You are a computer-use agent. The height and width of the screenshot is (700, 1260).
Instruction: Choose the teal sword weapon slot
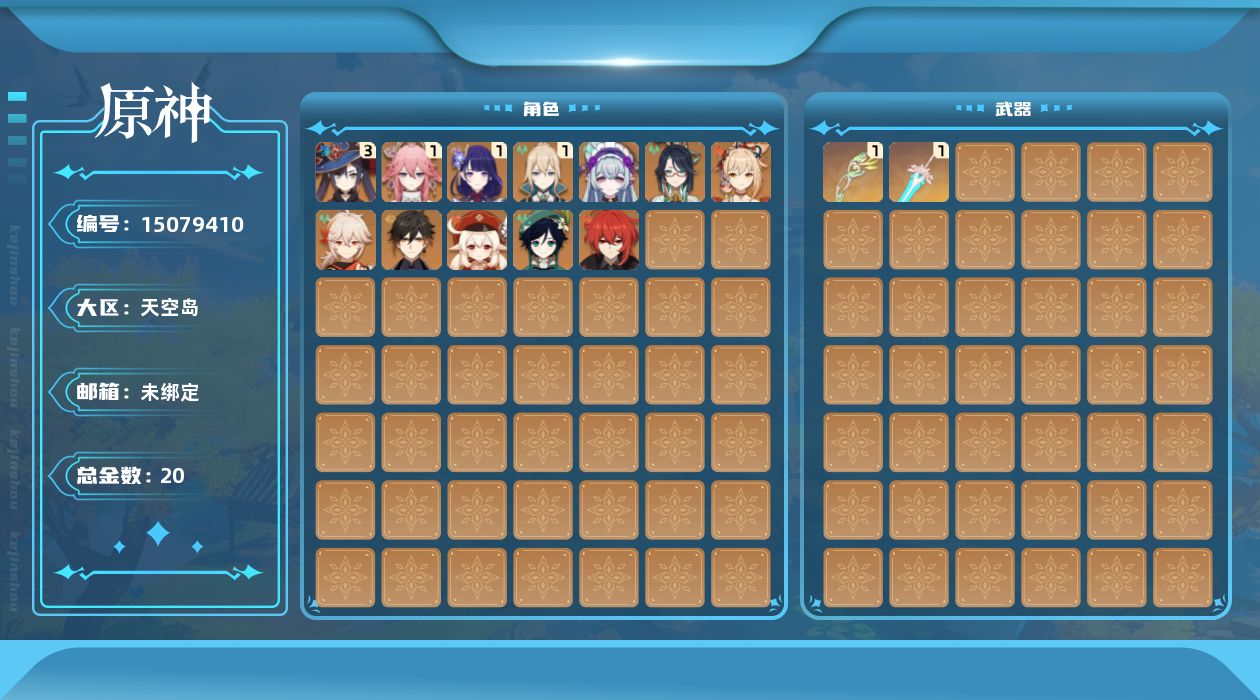(x=919, y=172)
